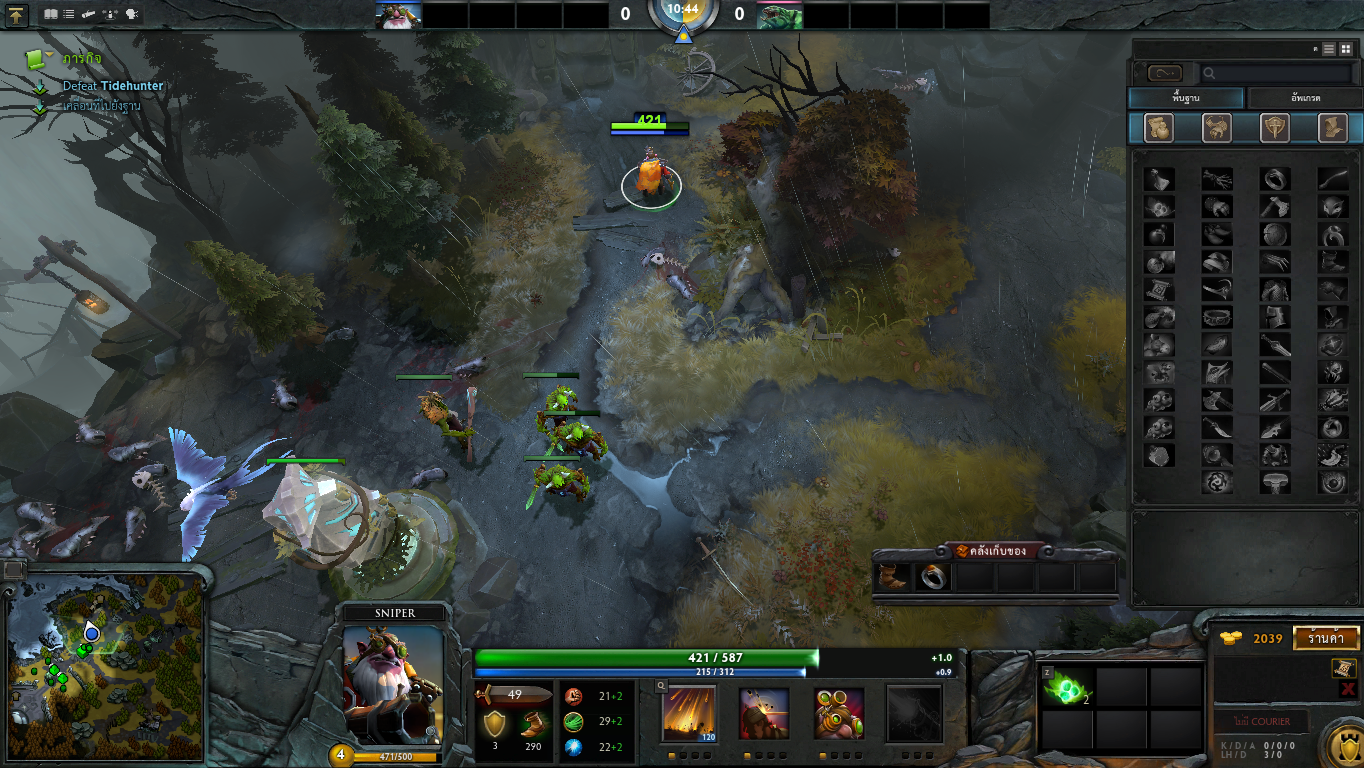The image size is (1364, 768).
Task: Click the minimap
Action: (x=105, y=667)
